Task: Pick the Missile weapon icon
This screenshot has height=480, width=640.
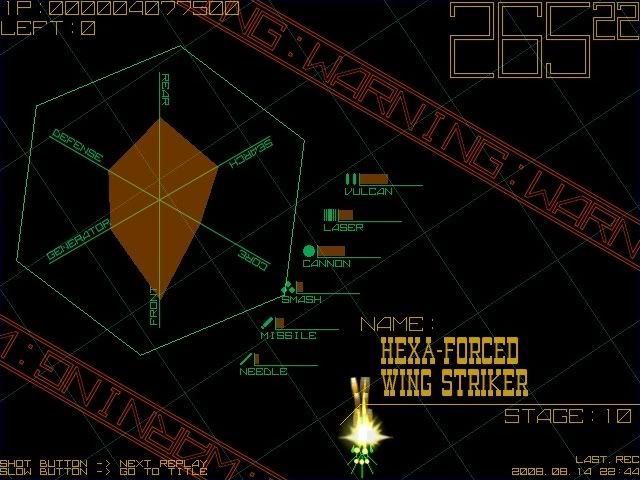Action: pyautogui.click(x=267, y=323)
